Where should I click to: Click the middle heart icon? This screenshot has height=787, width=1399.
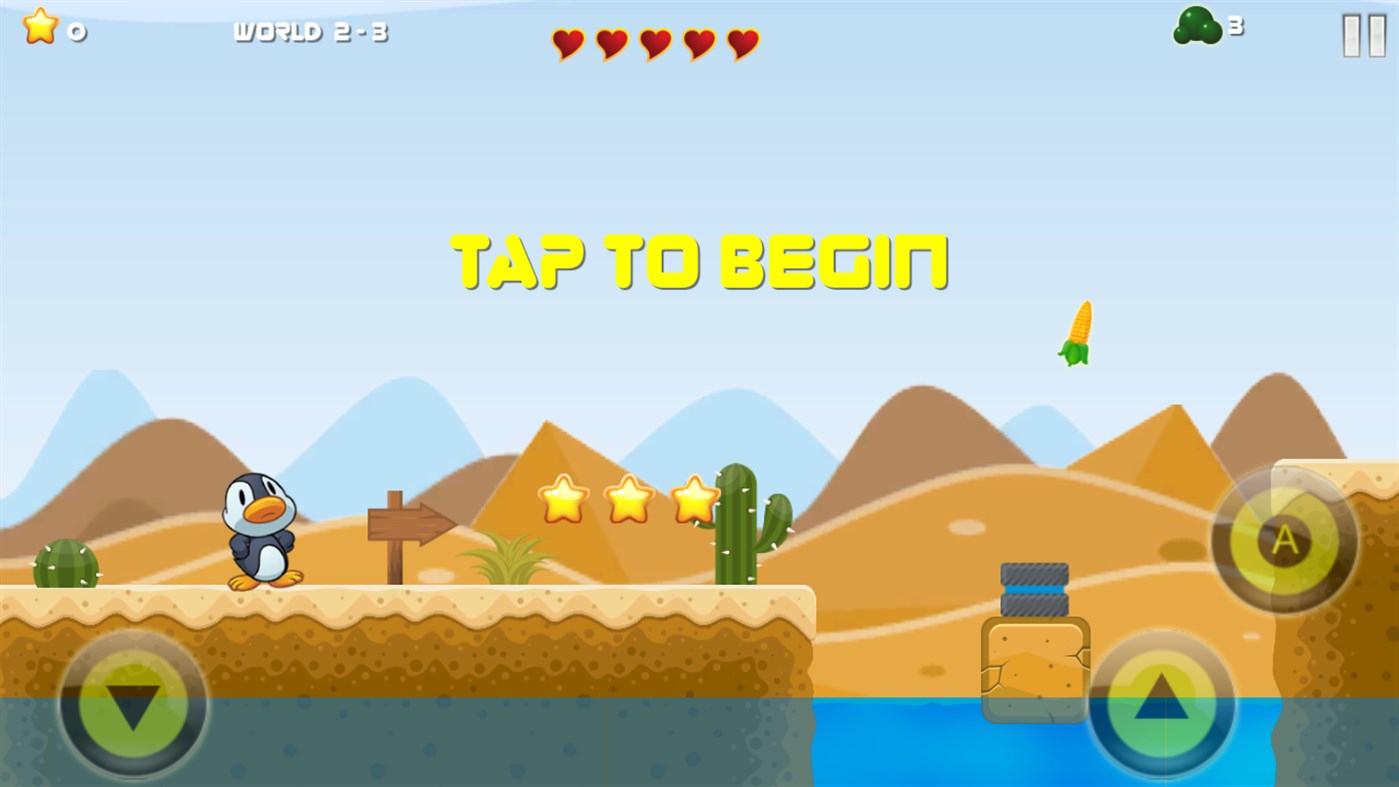pos(654,44)
